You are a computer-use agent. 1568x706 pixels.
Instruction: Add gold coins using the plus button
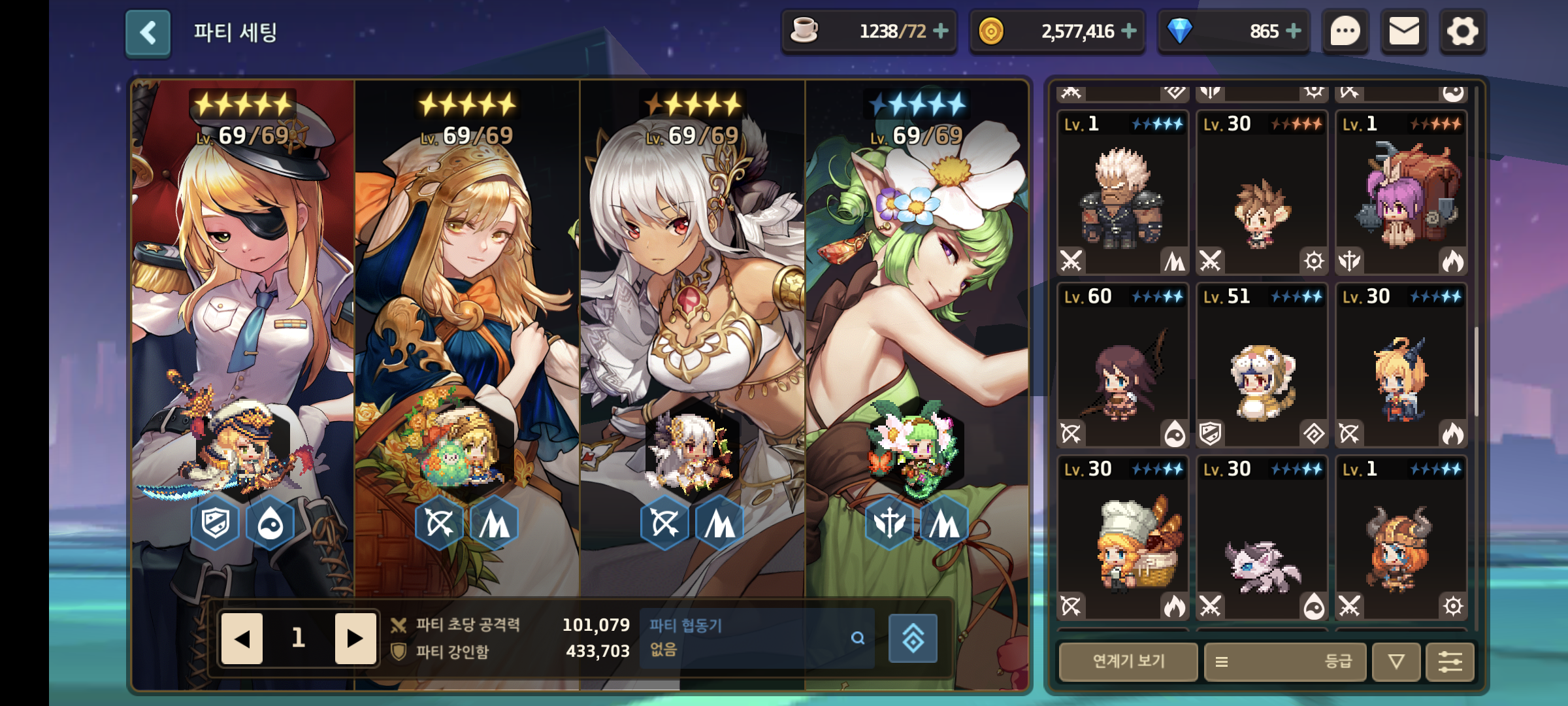(x=1129, y=31)
